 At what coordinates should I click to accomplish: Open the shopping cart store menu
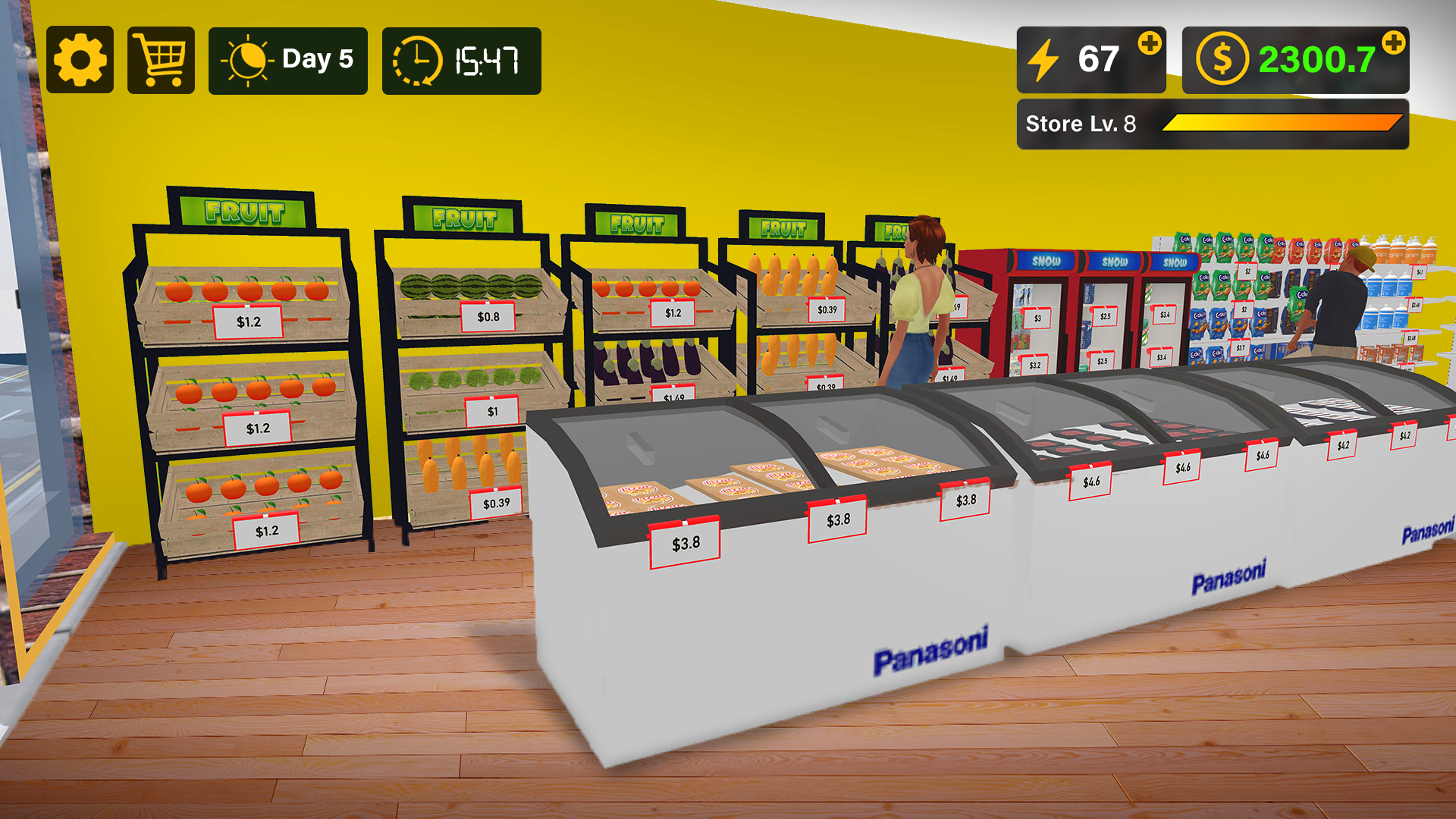(x=159, y=59)
